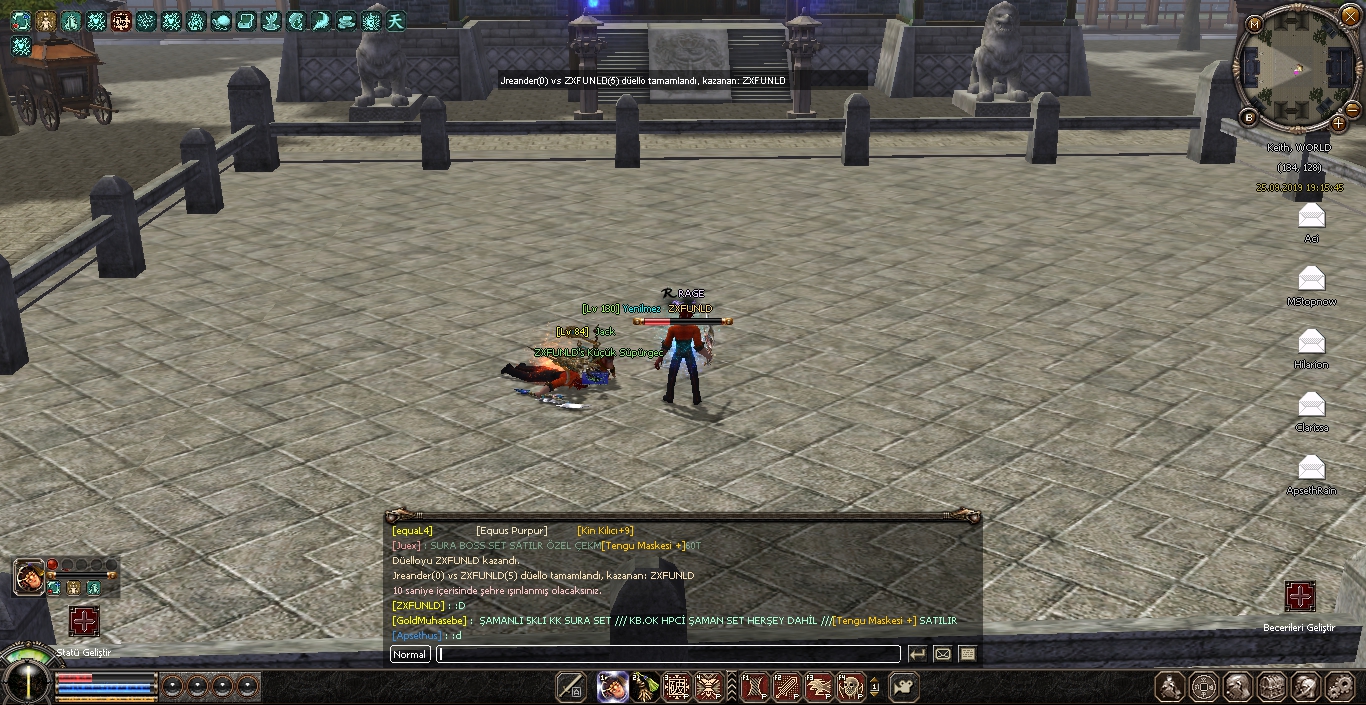Use the portrait item in quickslot 1
The height and width of the screenshot is (705, 1366).
point(612,687)
